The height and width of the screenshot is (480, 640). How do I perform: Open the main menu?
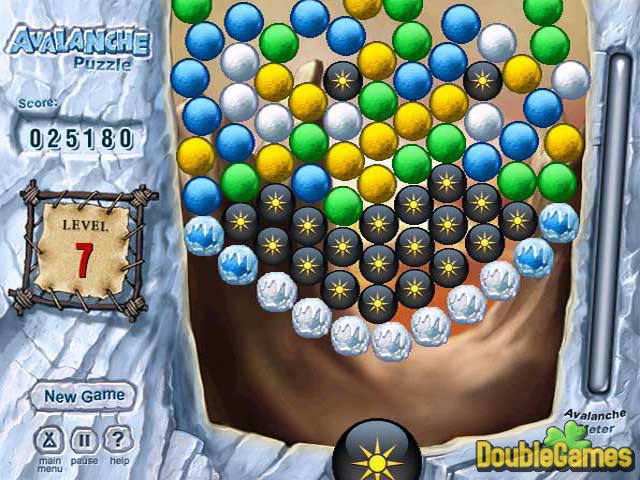(x=49, y=440)
